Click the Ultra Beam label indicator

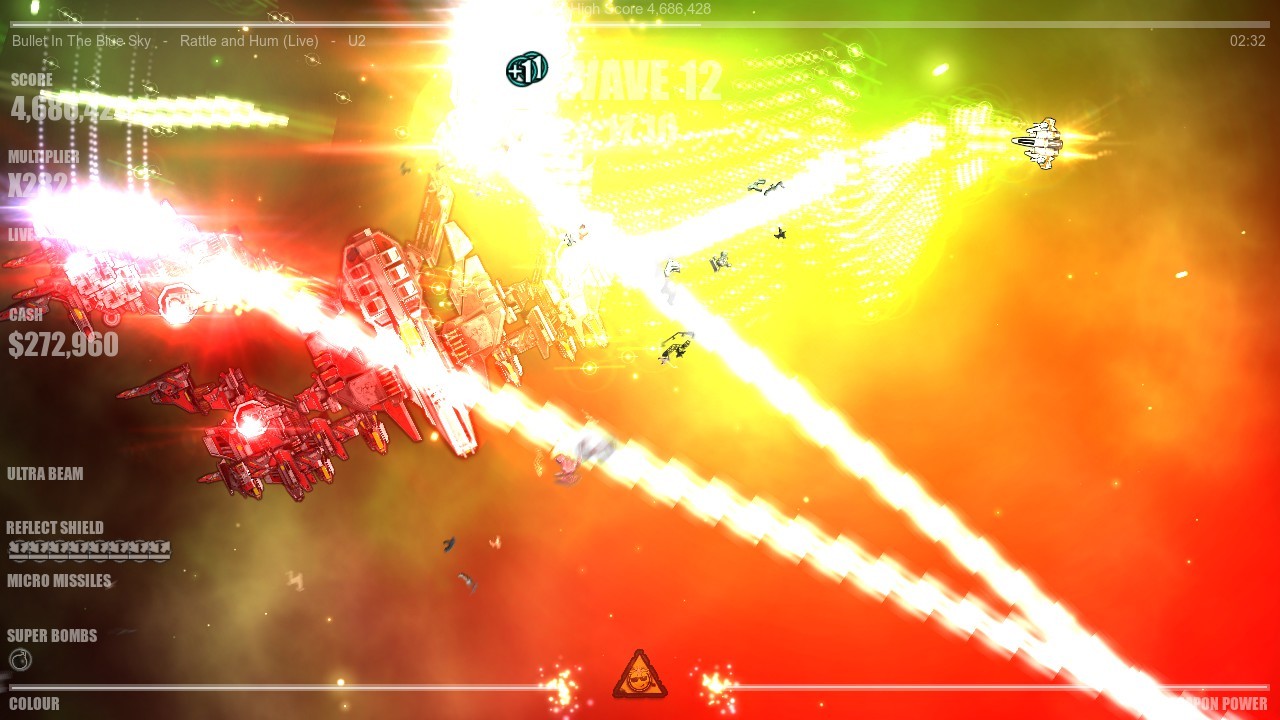click(x=45, y=473)
